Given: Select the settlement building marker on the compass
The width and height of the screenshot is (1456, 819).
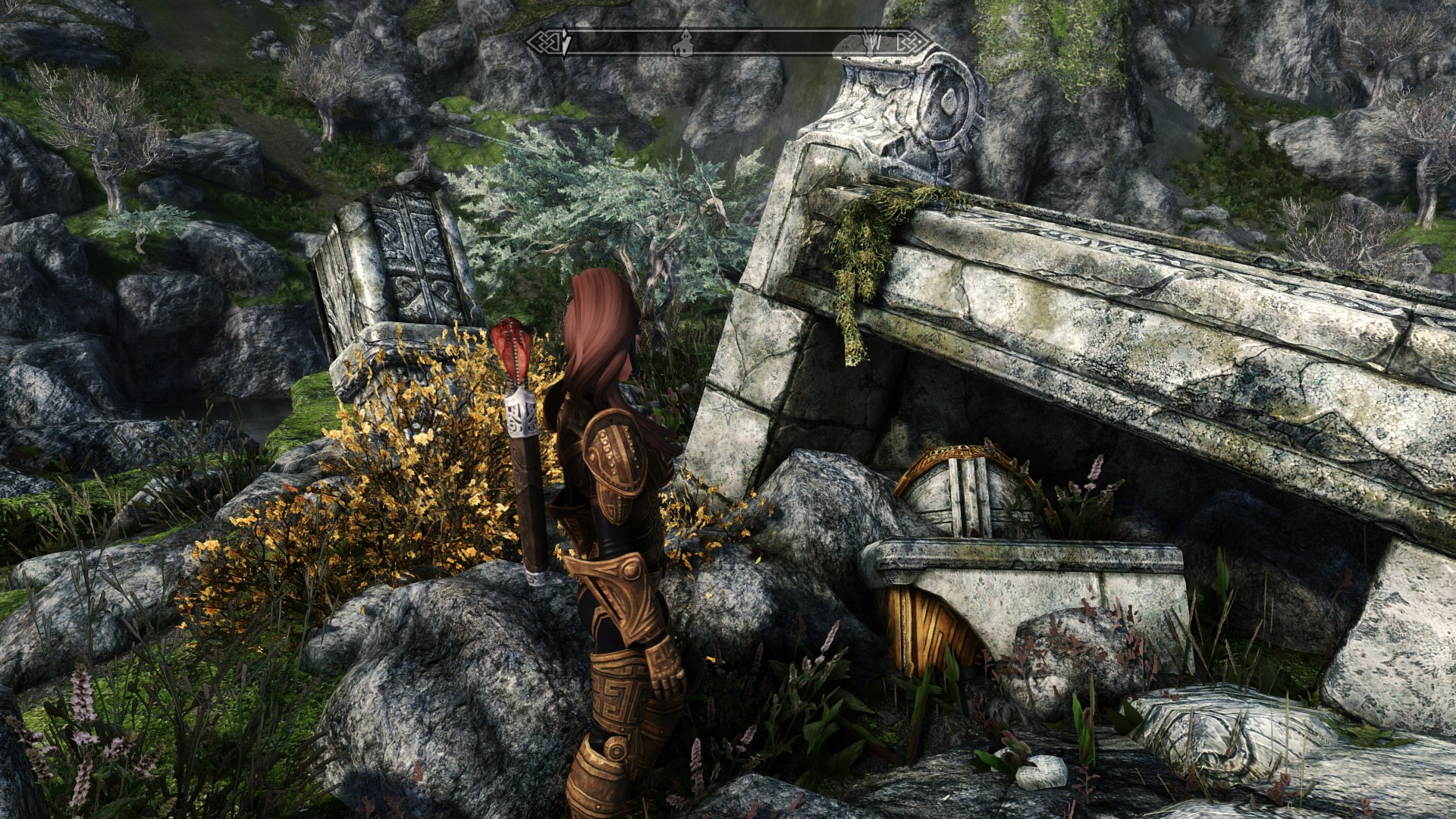Looking at the screenshot, I should 684,43.
